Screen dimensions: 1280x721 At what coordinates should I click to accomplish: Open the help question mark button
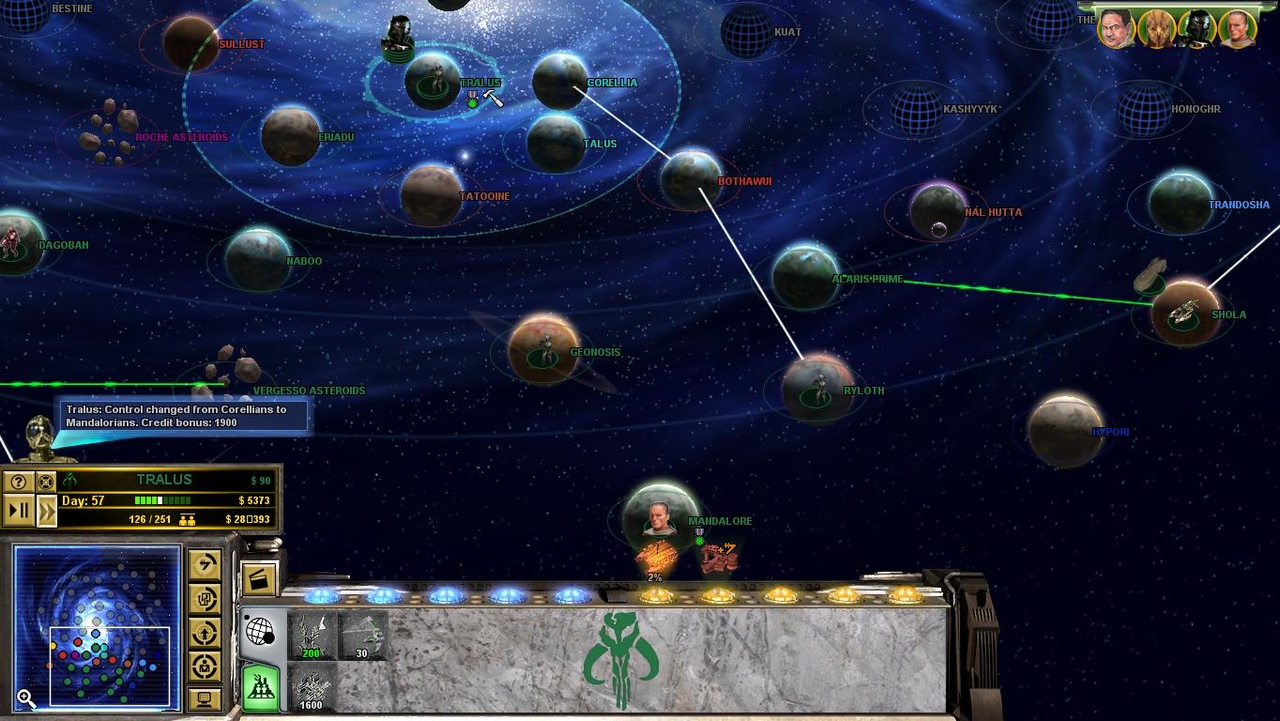click(x=18, y=482)
